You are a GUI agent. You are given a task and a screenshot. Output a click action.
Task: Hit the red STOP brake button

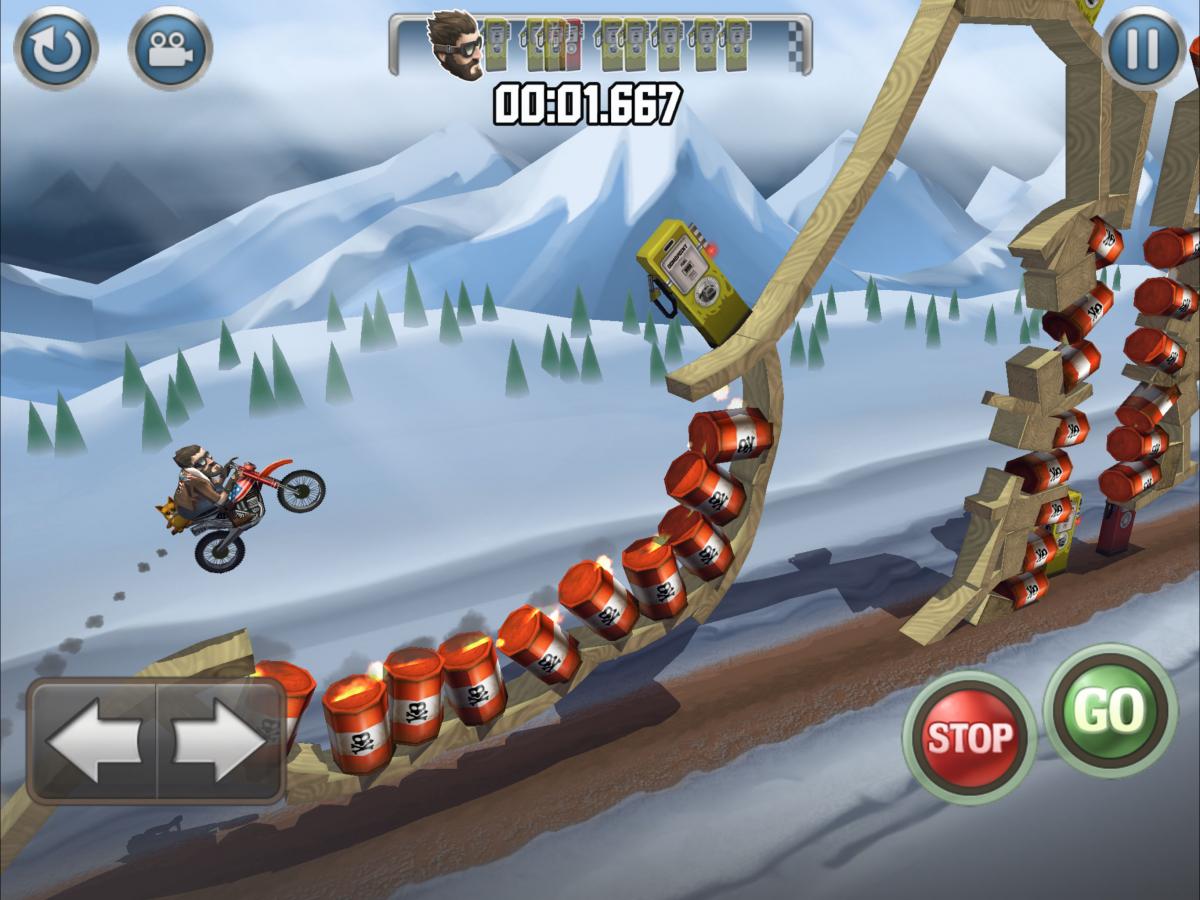(968, 737)
